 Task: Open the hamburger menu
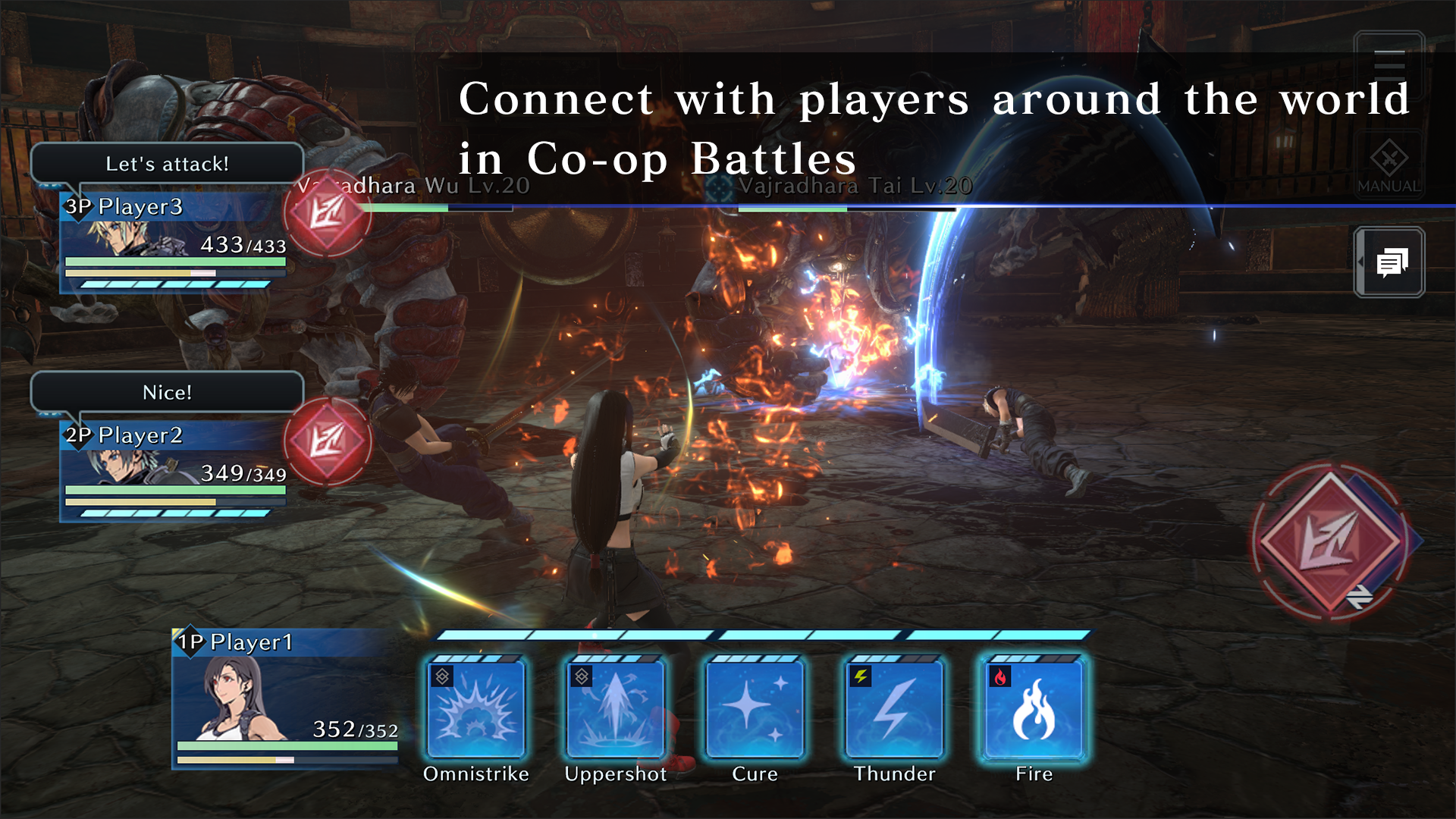1389,65
